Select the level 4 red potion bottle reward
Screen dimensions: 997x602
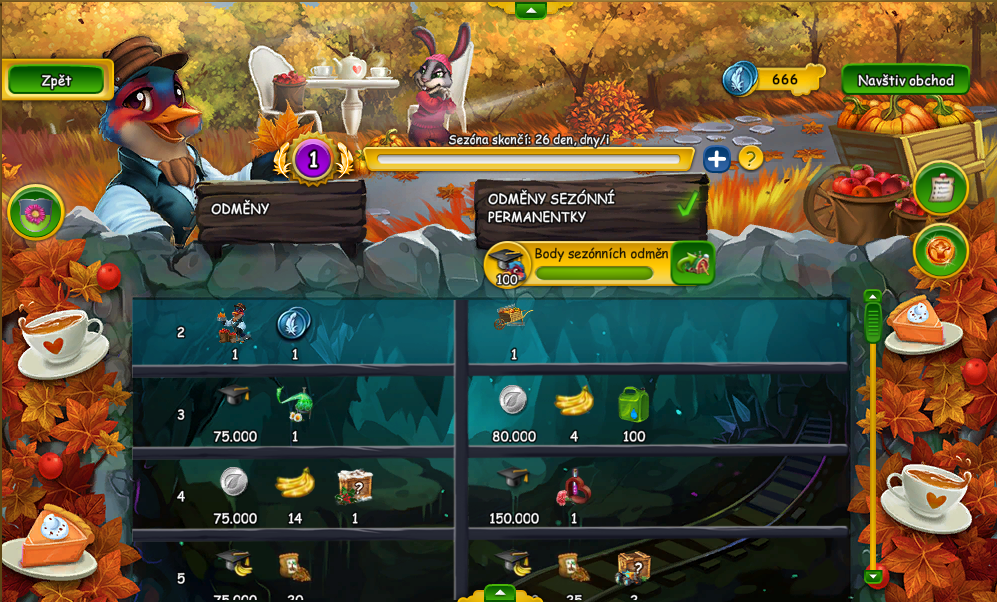574,487
